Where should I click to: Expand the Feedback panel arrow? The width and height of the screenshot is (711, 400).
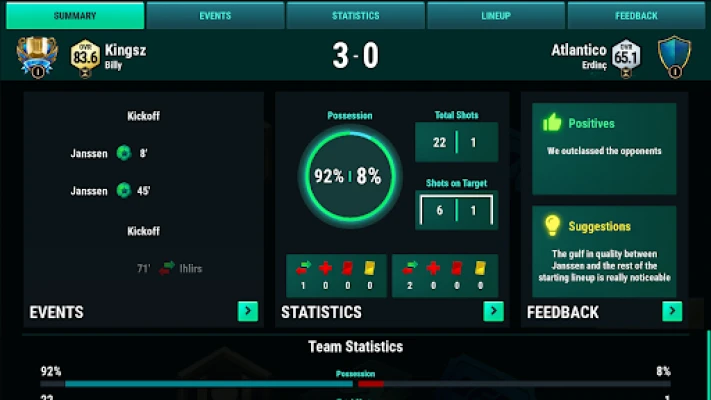[672, 312]
